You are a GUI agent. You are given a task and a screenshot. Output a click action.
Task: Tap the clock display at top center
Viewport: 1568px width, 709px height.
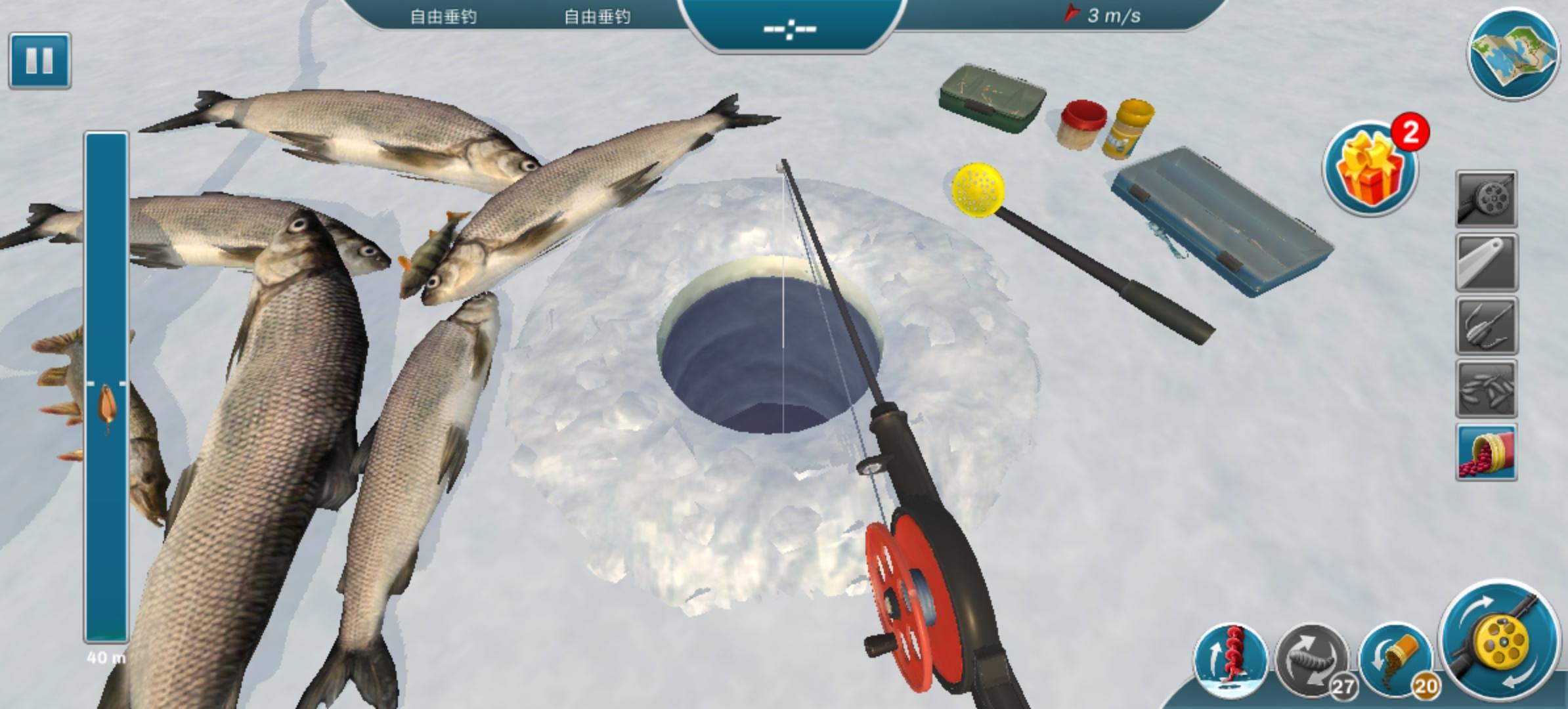point(791,28)
